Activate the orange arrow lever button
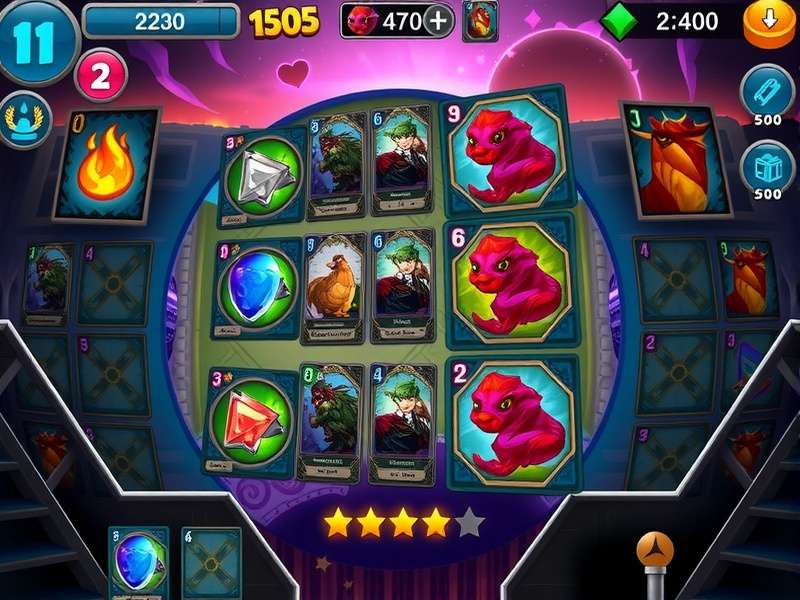 coord(655,552)
